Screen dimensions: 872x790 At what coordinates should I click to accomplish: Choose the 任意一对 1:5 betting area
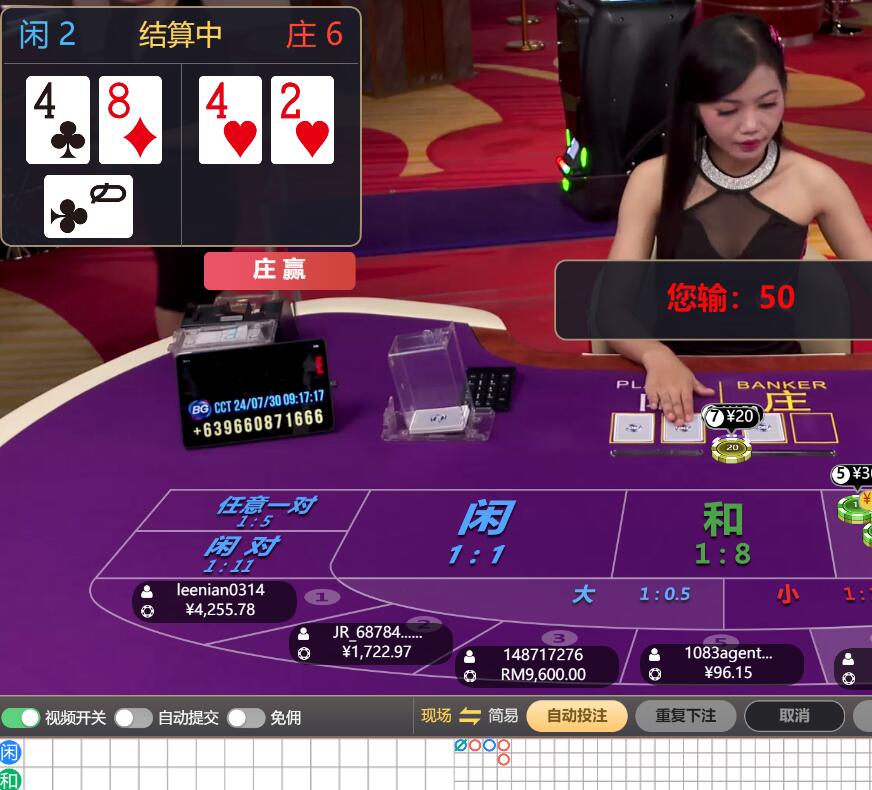[x=257, y=510]
